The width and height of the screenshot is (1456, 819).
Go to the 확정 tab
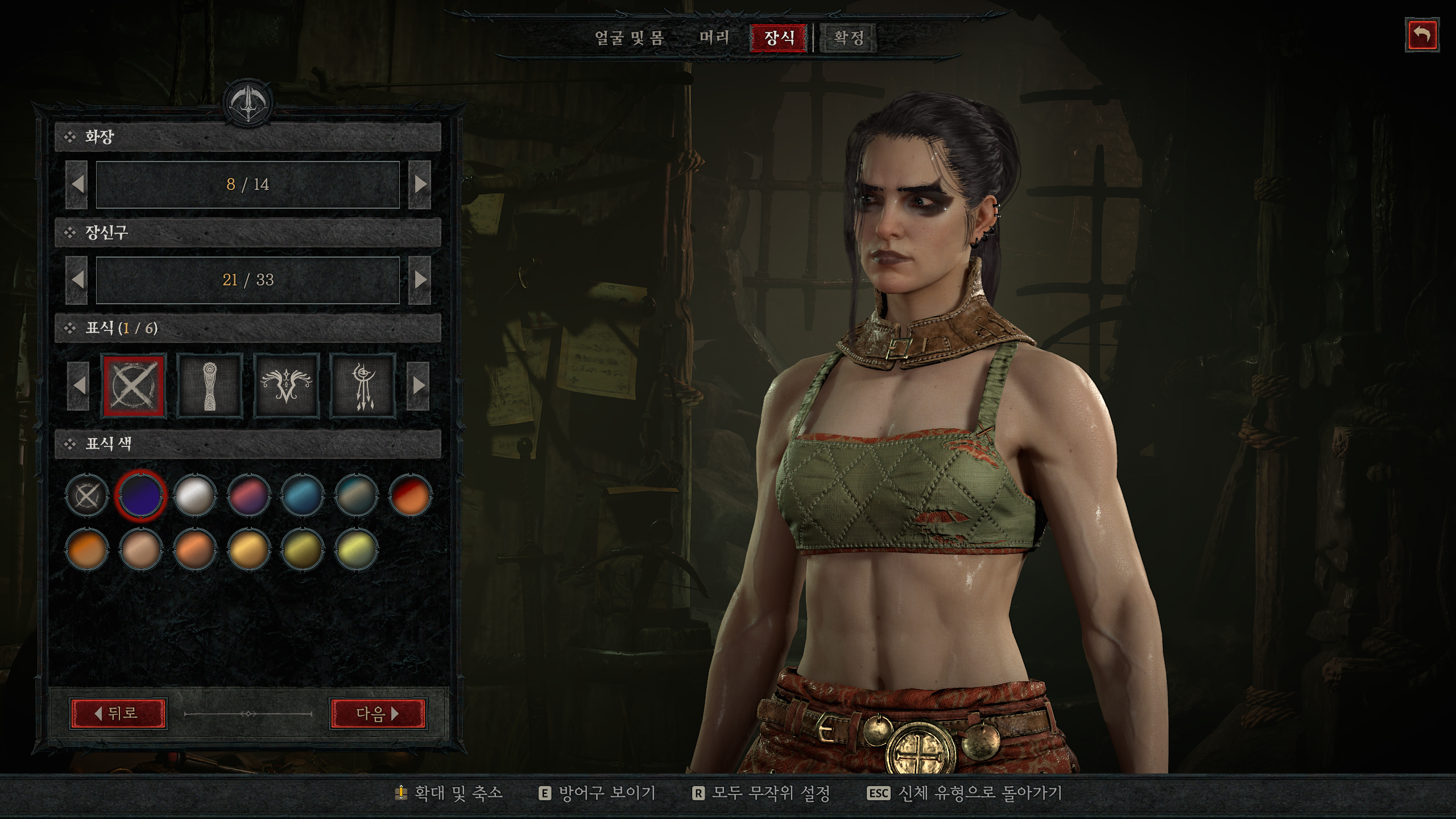[x=849, y=38]
